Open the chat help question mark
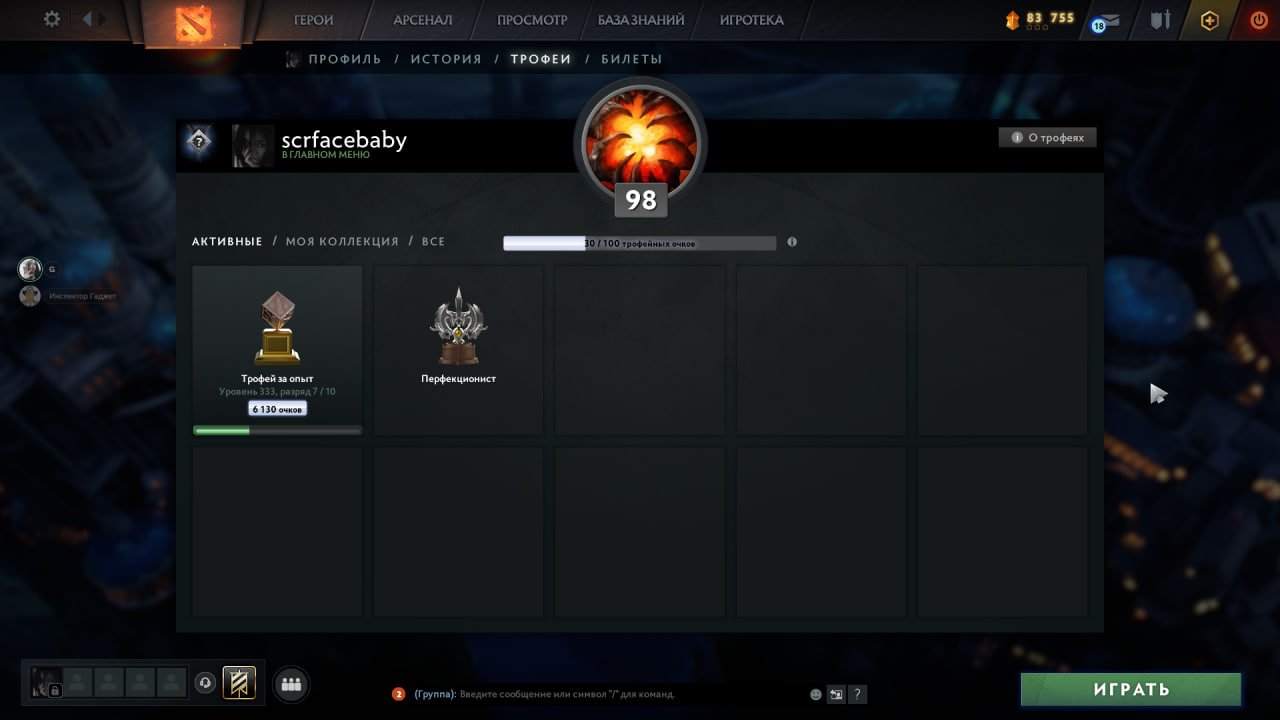 858,693
